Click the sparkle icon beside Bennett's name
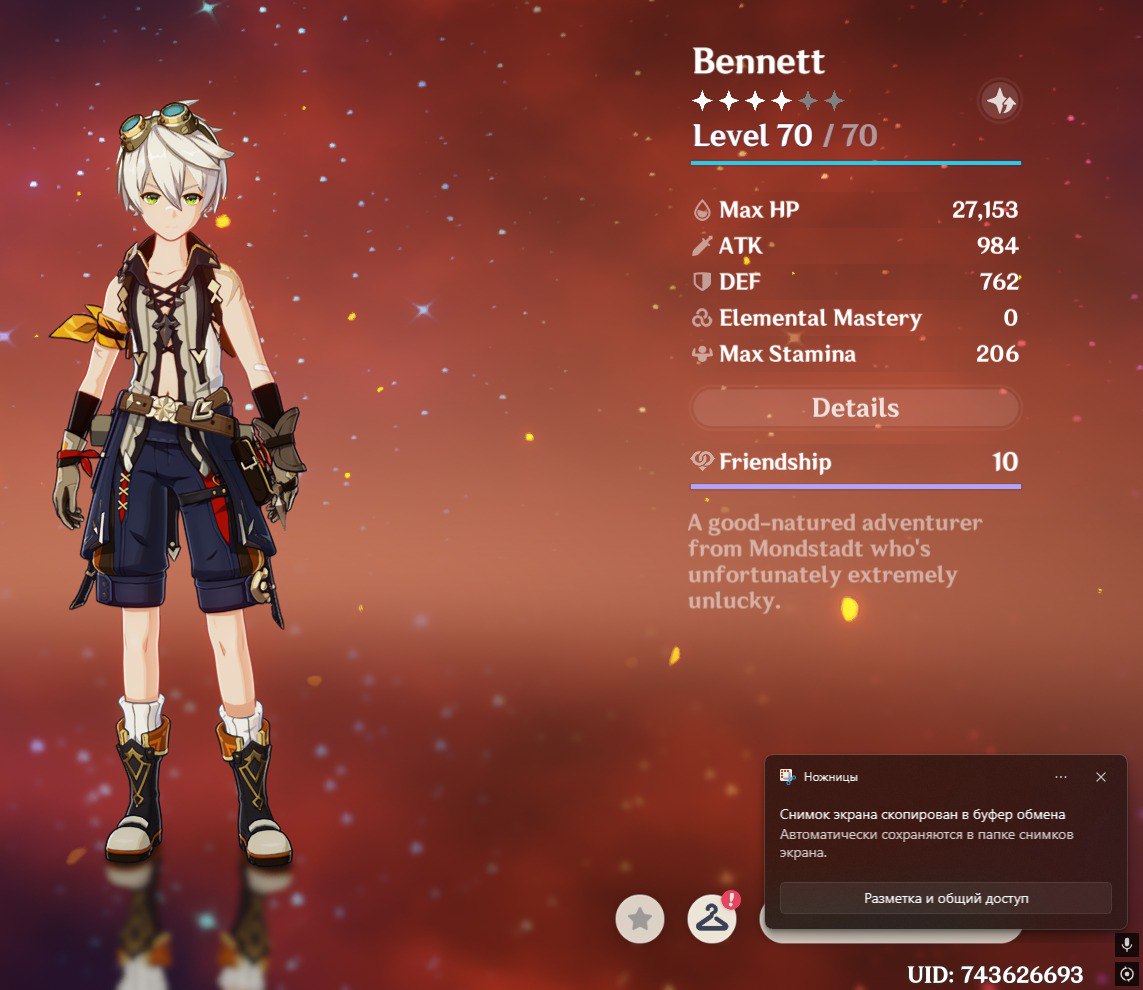Image resolution: width=1143 pixels, height=990 pixels. tap(999, 100)
